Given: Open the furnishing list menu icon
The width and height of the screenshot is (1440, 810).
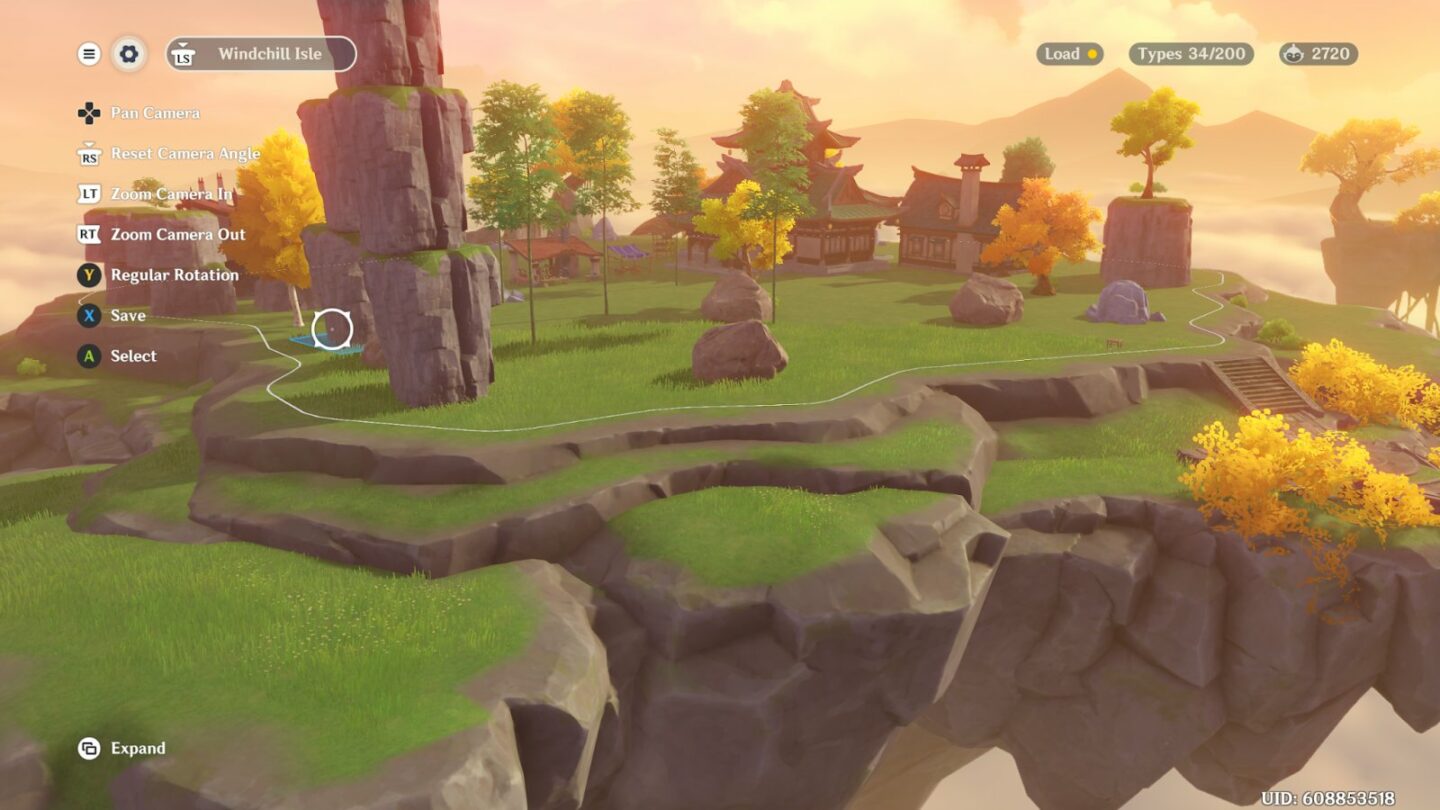Looking at the screenshot, I should pyautogui.click(x=89, y=54).
